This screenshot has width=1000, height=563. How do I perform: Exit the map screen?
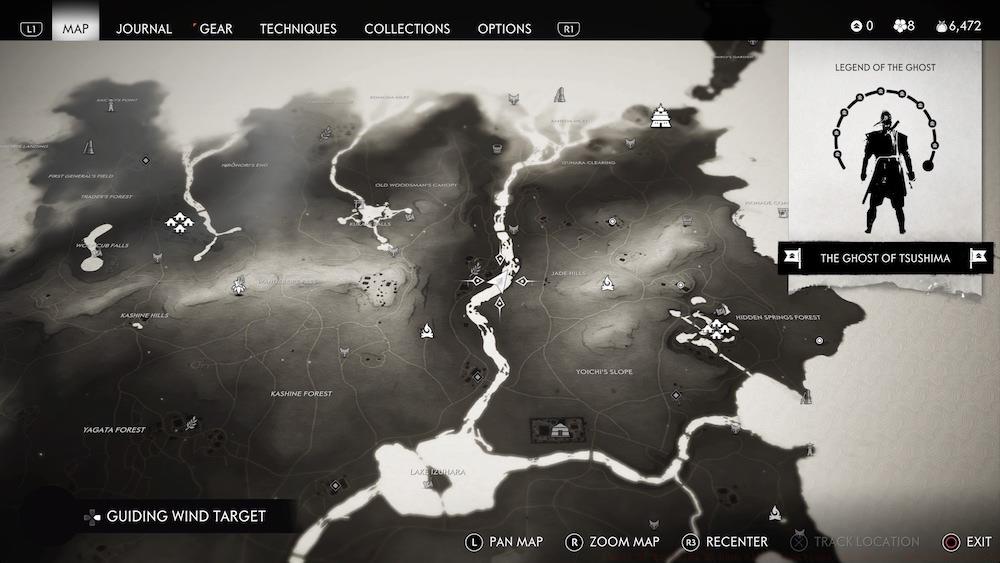pos(966,542)
